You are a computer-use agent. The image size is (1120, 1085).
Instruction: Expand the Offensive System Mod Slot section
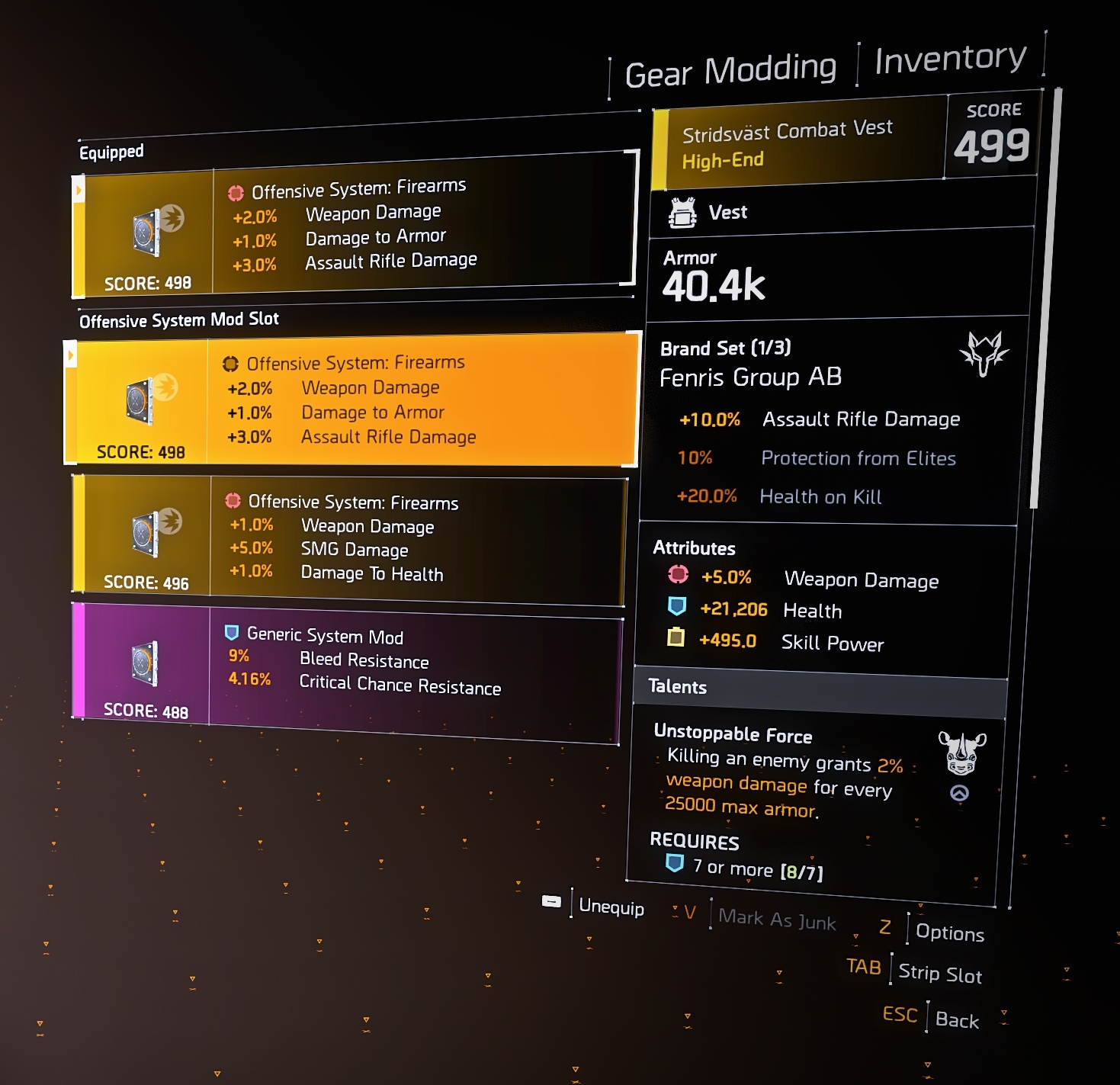pos(179,319)
